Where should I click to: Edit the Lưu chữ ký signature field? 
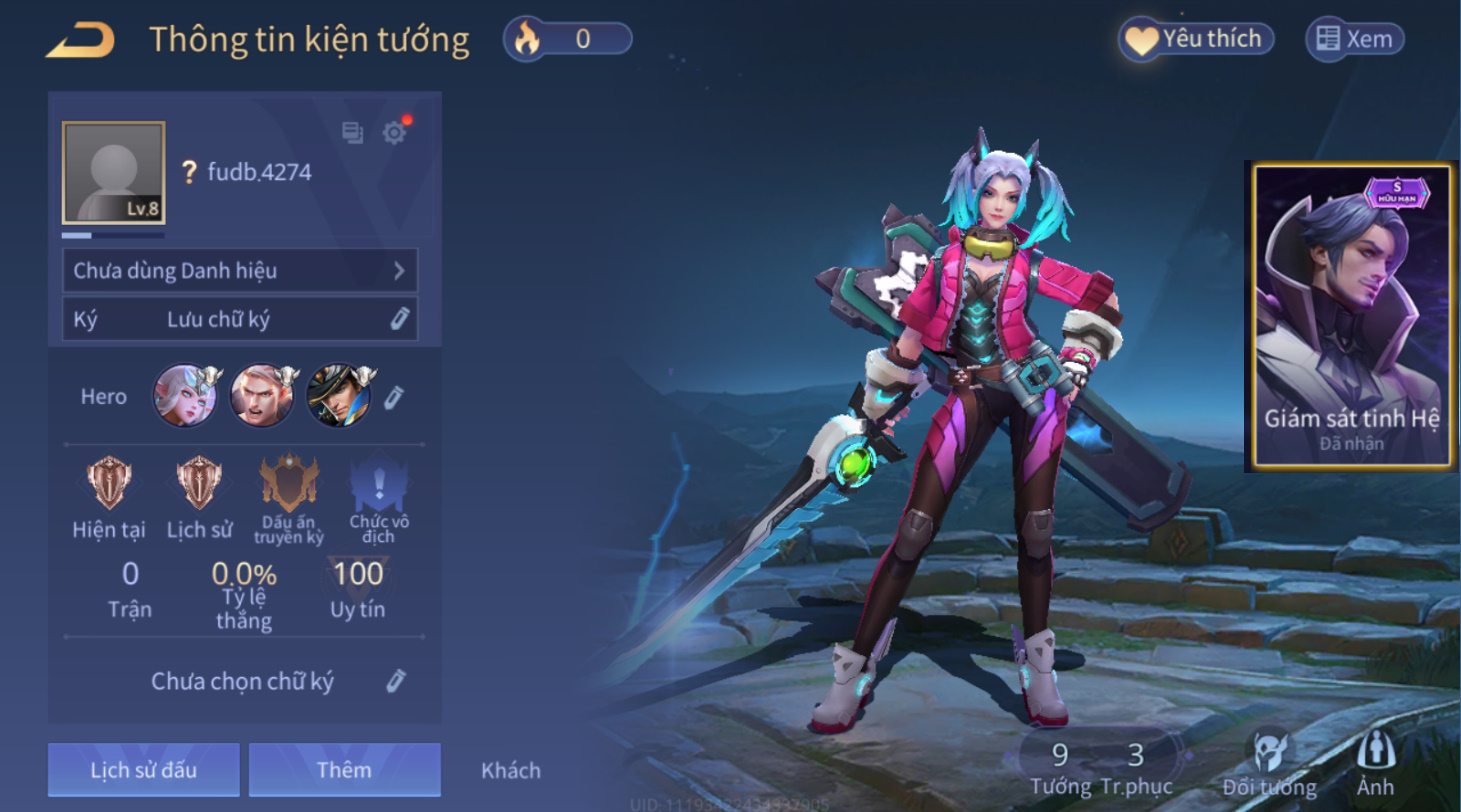point(399,319)
